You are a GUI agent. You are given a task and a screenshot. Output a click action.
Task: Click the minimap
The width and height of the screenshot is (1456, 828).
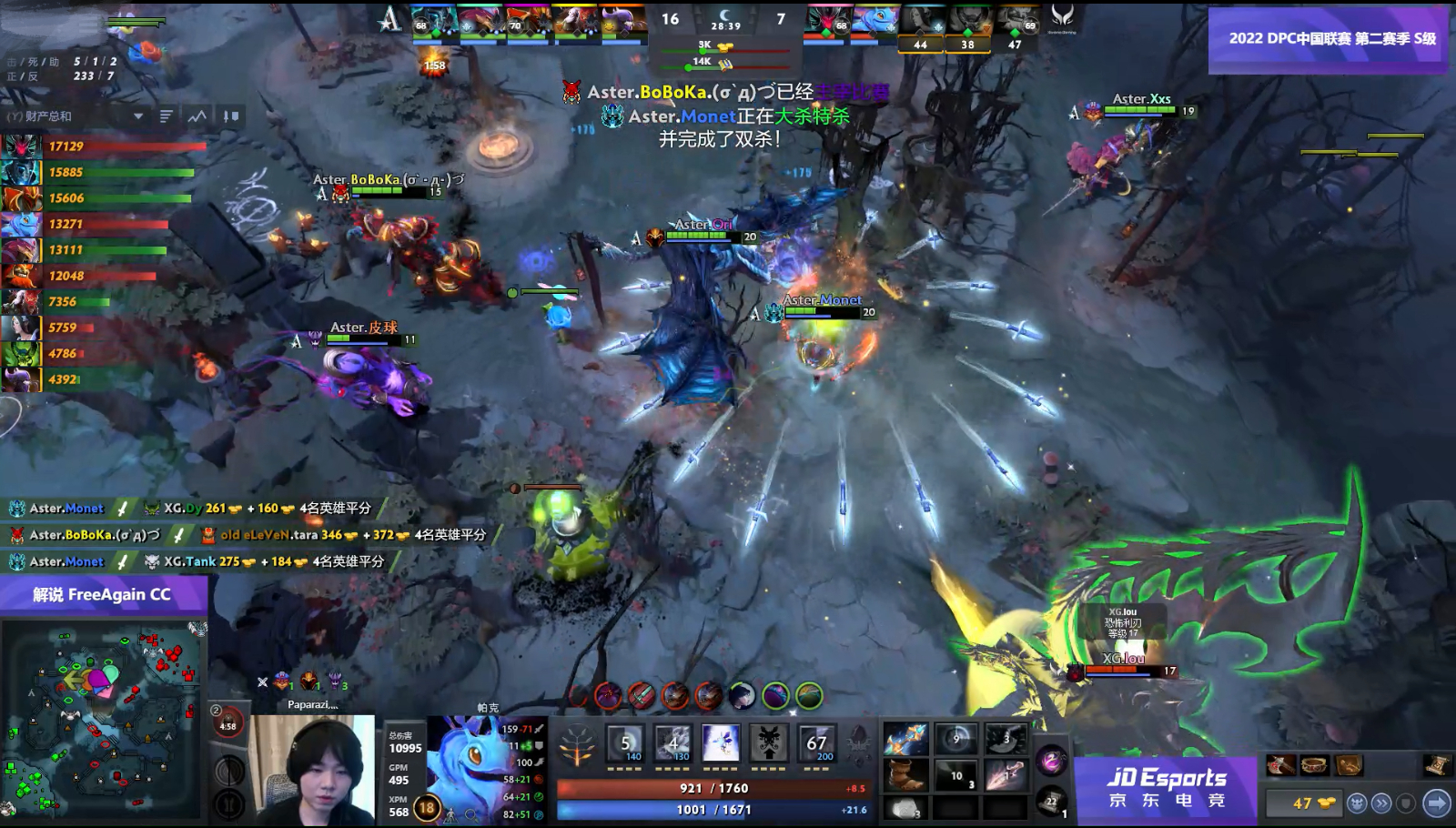tap(102, 719)
